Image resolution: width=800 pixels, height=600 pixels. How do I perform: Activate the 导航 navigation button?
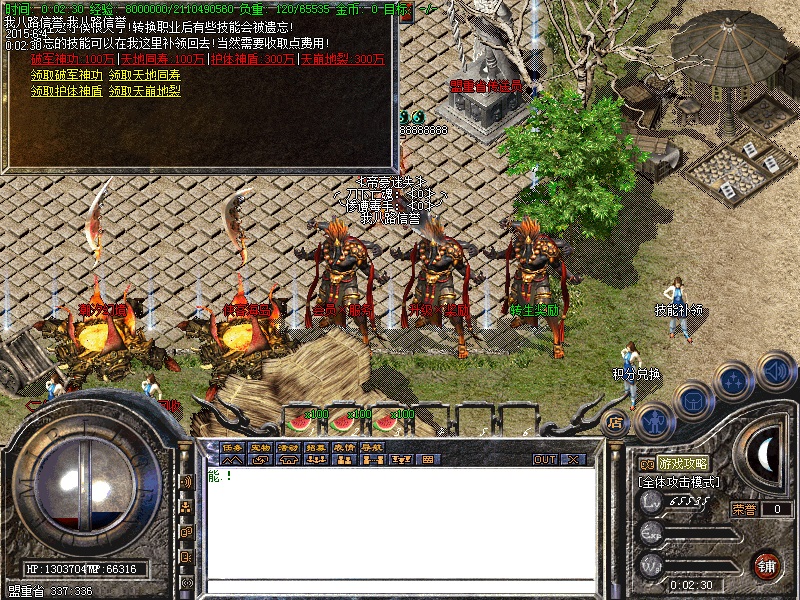coord(372,447)
